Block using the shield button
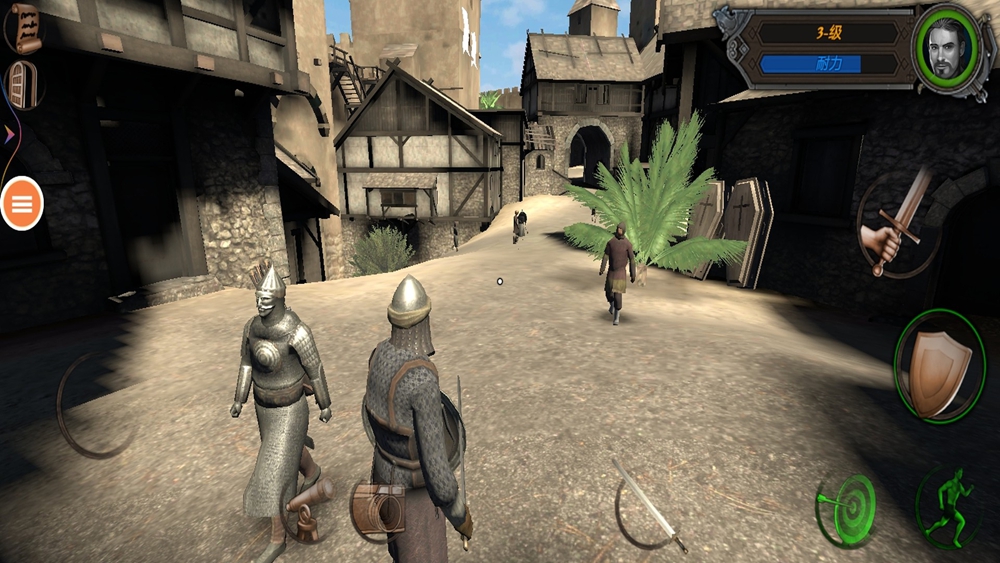1000x563 pixels. pos(938,367)
